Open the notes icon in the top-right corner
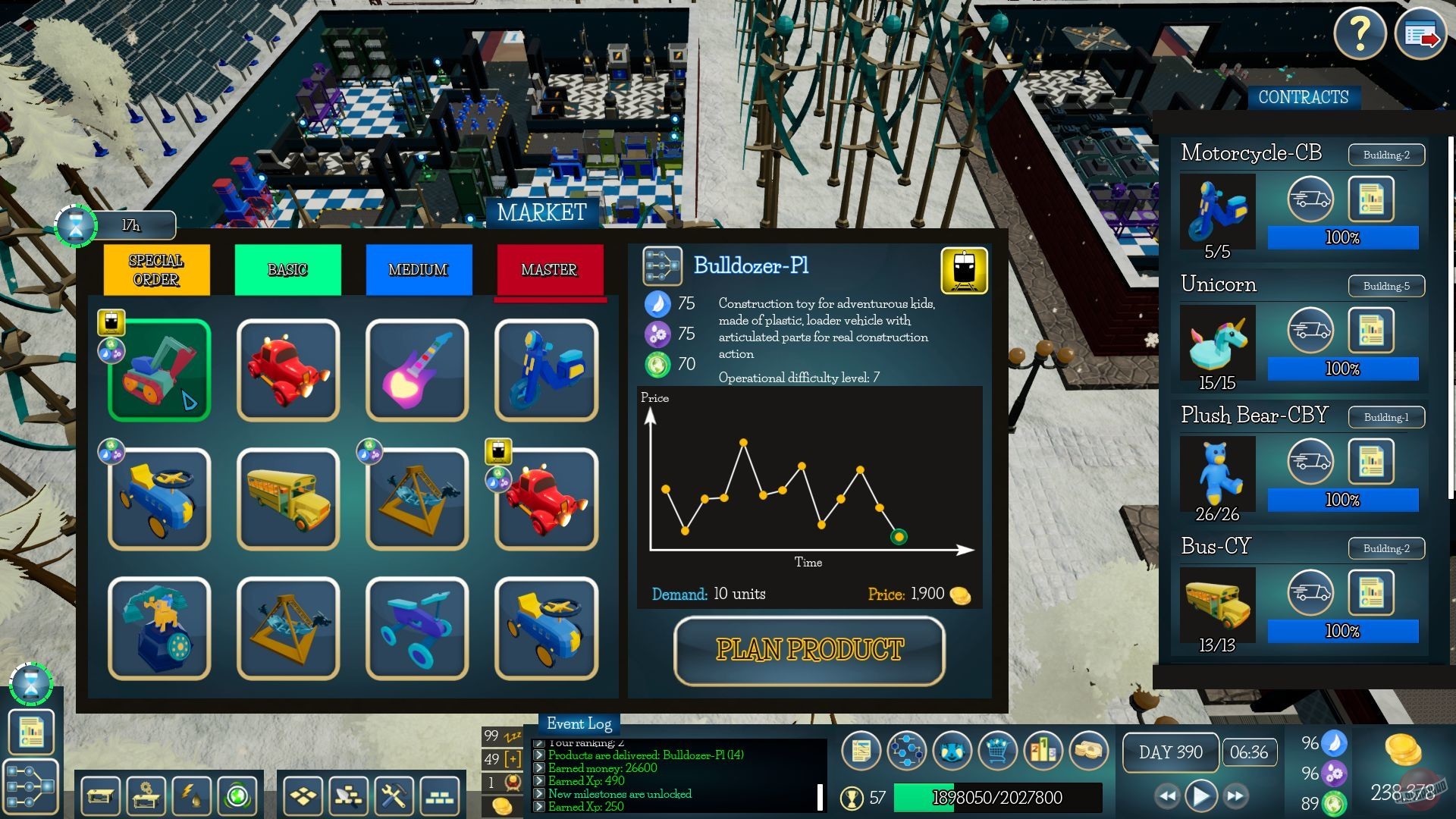This screenshot has width=1456, height=819. tap(1420, 33)
